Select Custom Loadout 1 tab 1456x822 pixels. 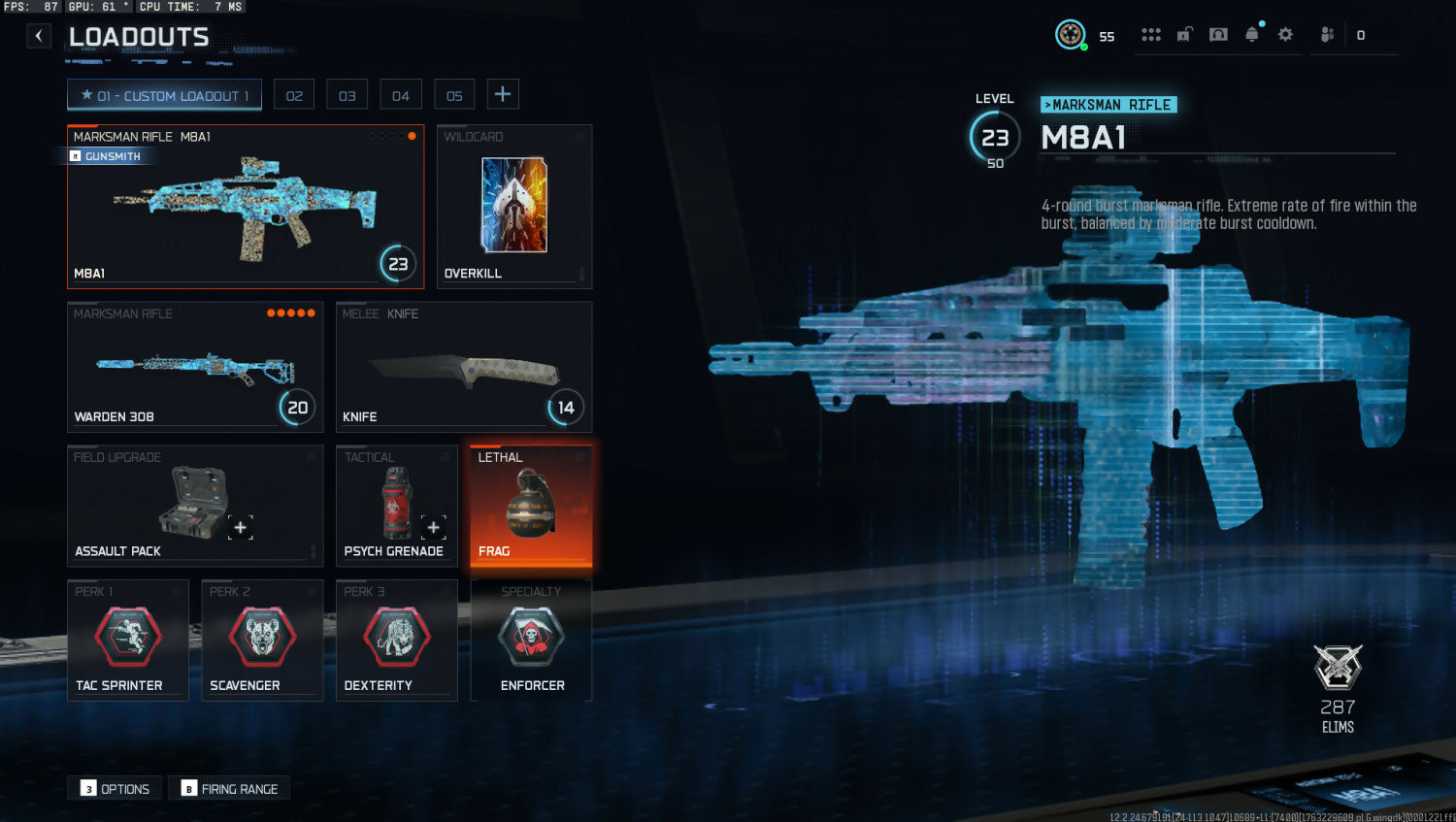click(x=164, y=95)
